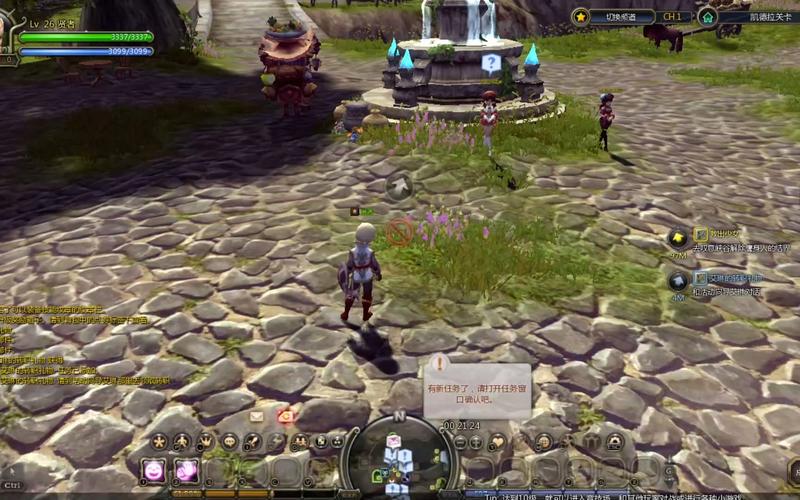Open the speech bubble chat icon

coord(230,441)
